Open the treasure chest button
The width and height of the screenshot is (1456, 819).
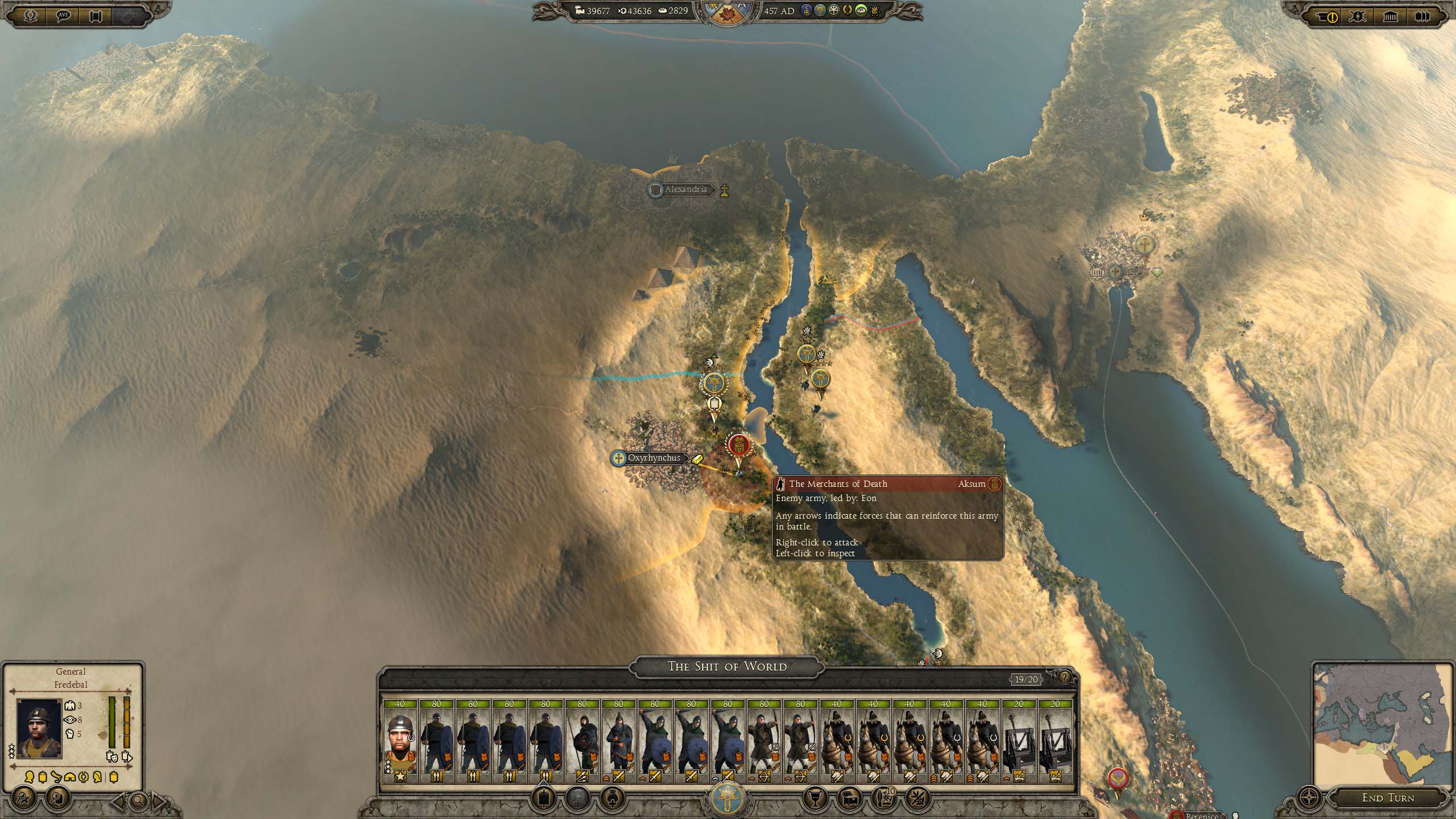click(849, 798)
